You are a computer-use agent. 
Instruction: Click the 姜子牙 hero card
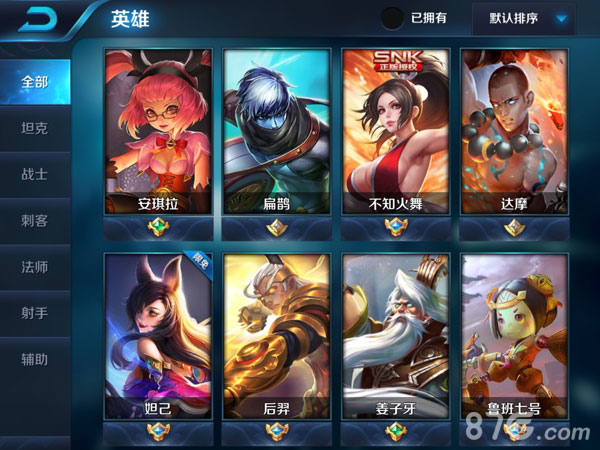point(394,335)
